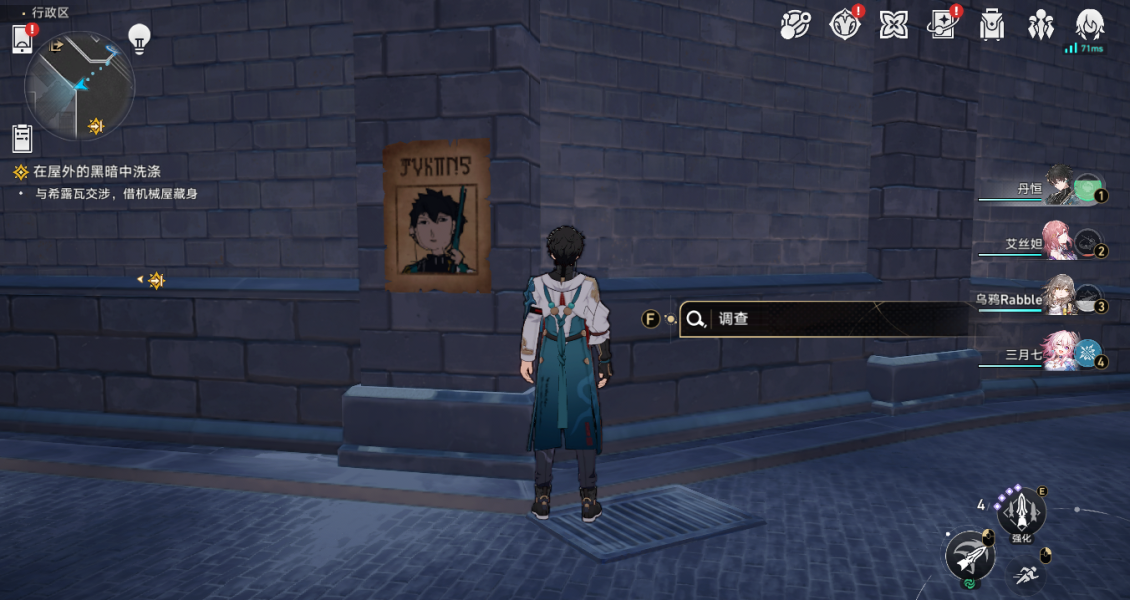Image resolution: width=1130 pixels, height=600 pixels.
Task: Open the star card warp icon
Action: coord(942,25)
